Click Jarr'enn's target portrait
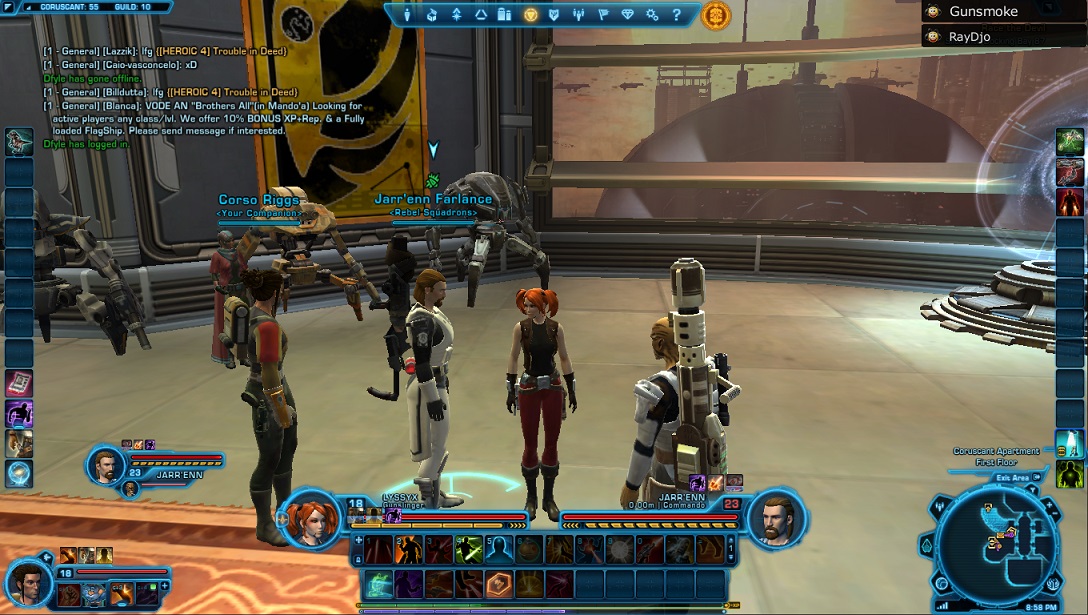1088x615 pixels. tap(776, 517)
